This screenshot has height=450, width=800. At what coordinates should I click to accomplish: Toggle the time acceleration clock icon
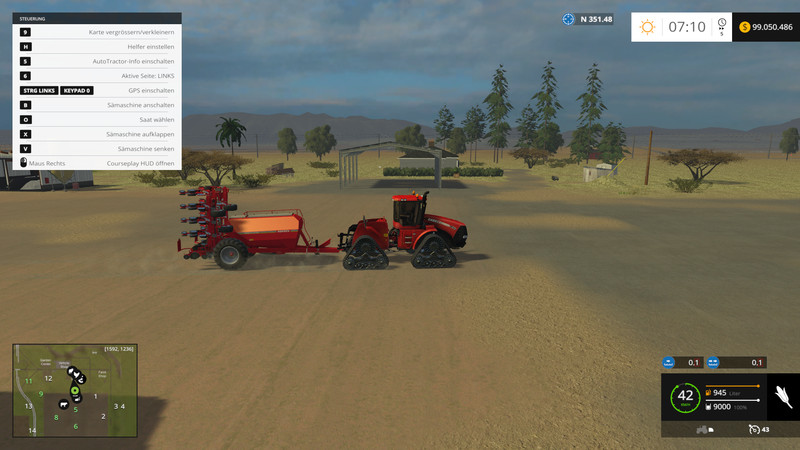tap(721, 24)
